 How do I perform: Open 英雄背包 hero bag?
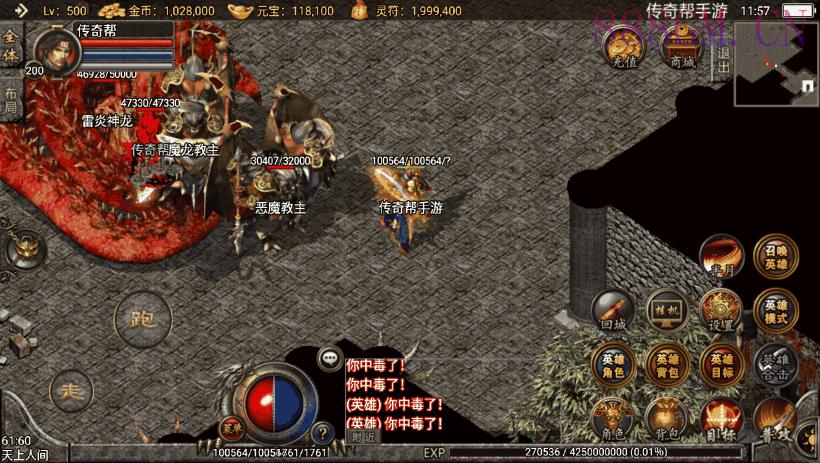tap(666, 365)
